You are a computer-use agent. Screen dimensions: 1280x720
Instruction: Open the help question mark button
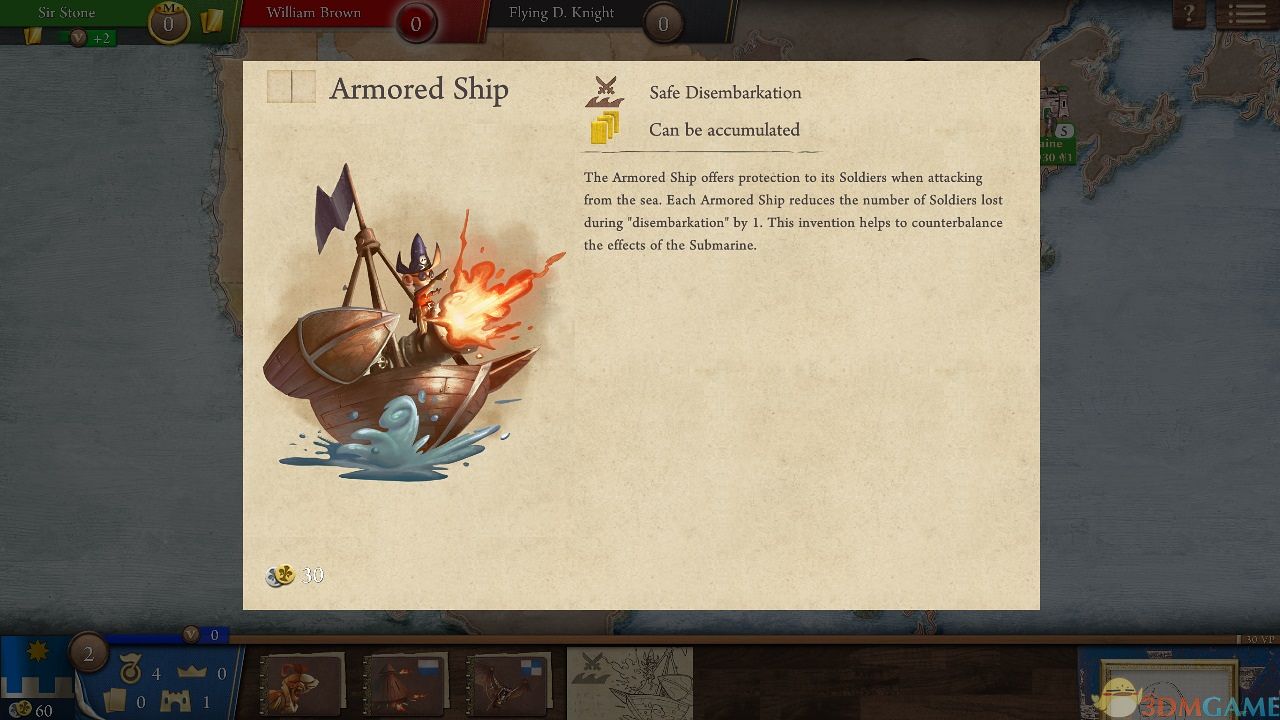[x=1189, y=15]
